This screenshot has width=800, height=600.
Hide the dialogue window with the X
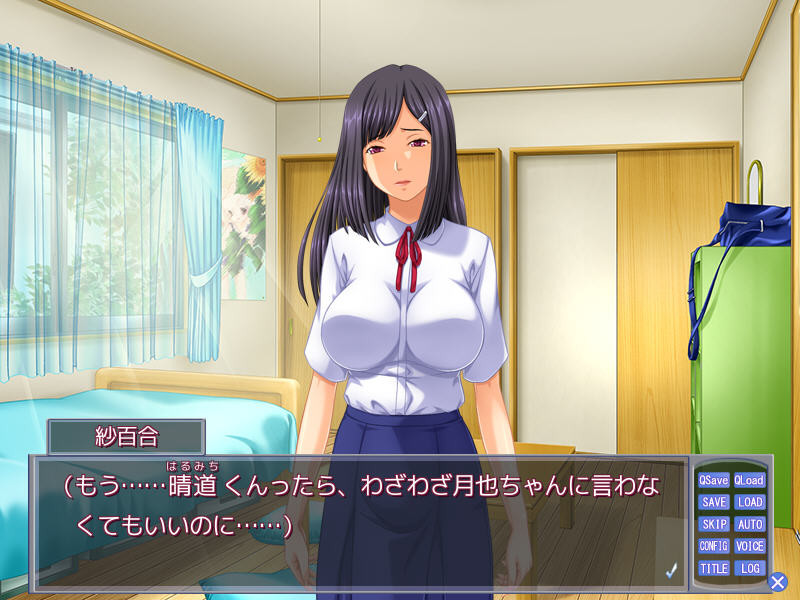point(778,581)
